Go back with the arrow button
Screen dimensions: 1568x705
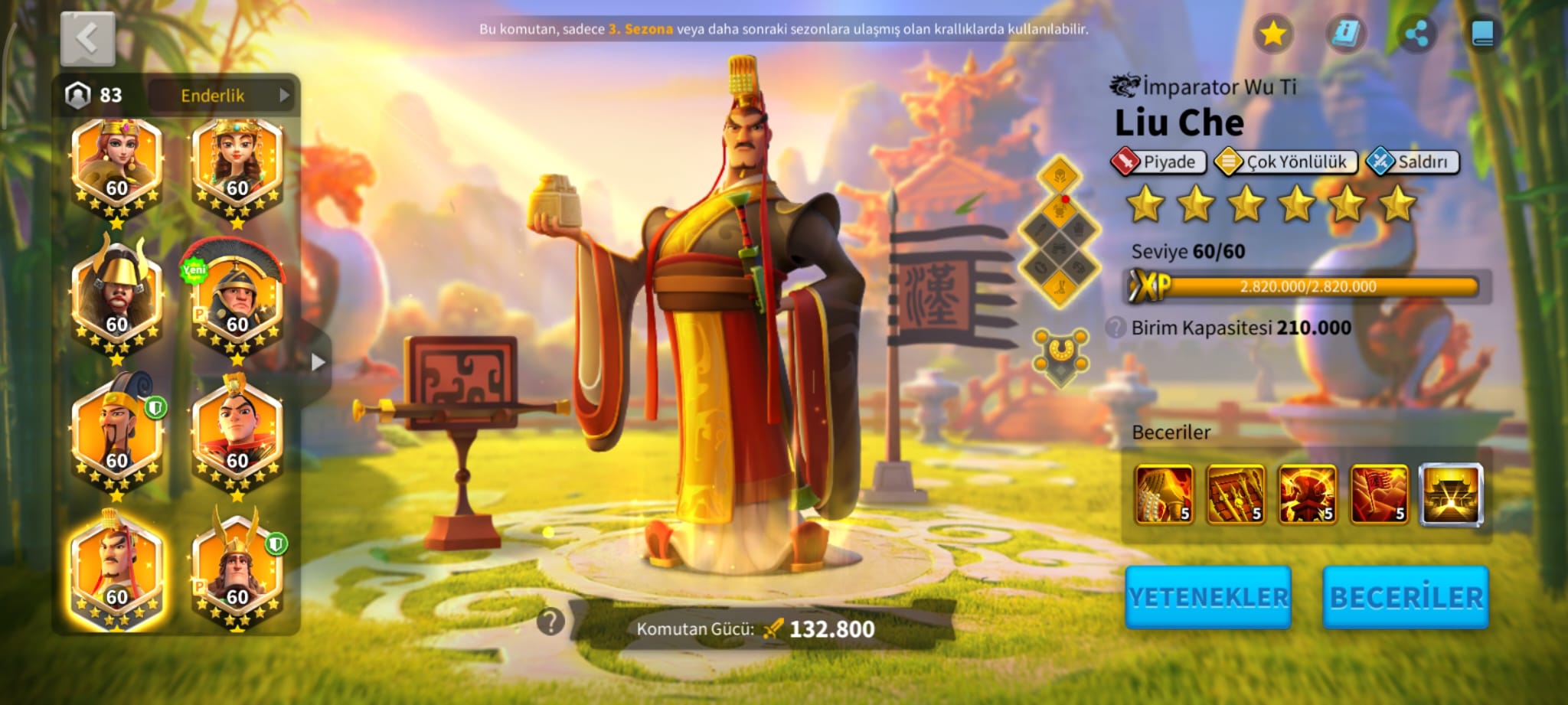point(87,38)
